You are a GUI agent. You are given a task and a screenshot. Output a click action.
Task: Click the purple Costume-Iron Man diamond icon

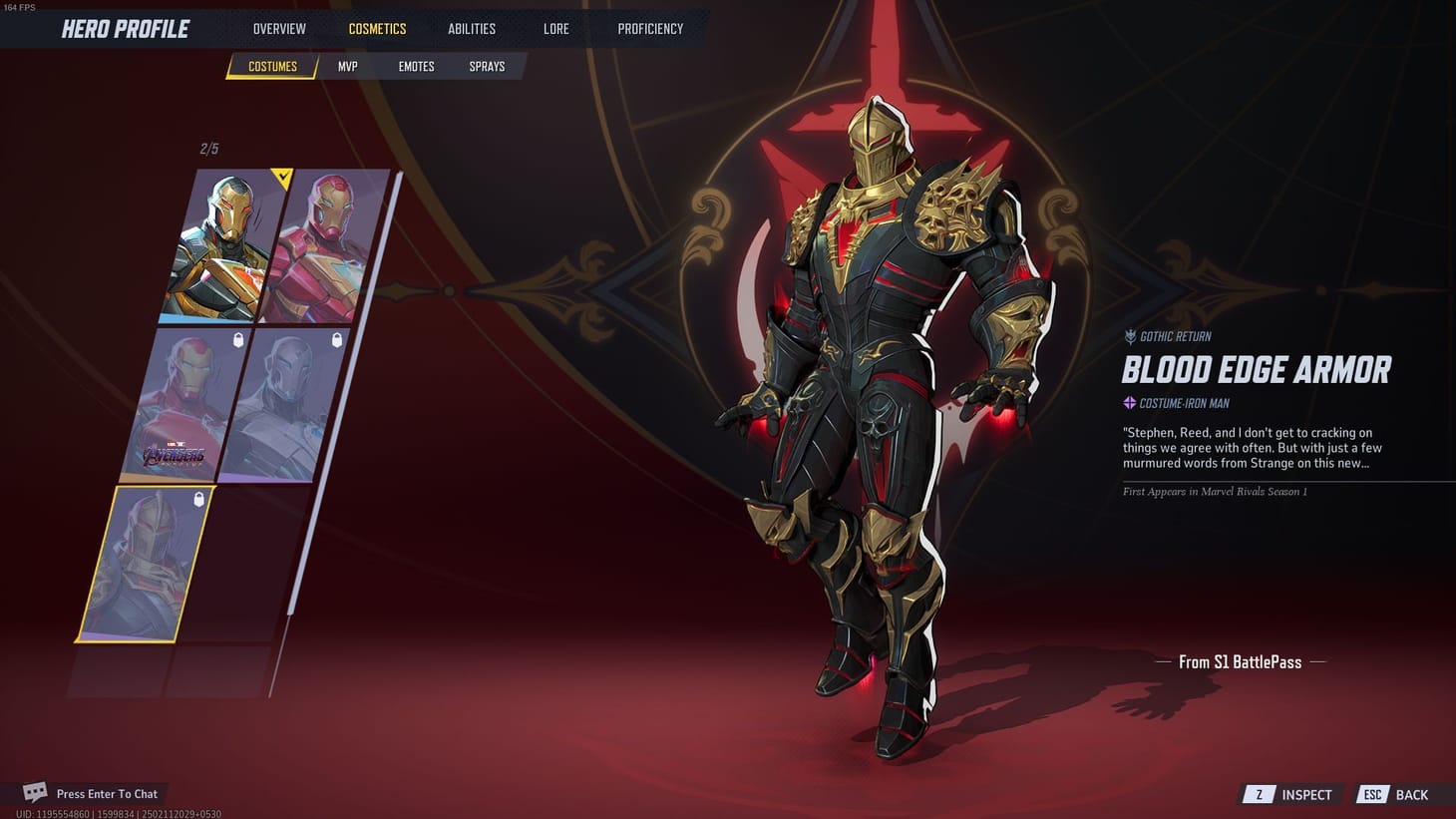[1128, 403]
